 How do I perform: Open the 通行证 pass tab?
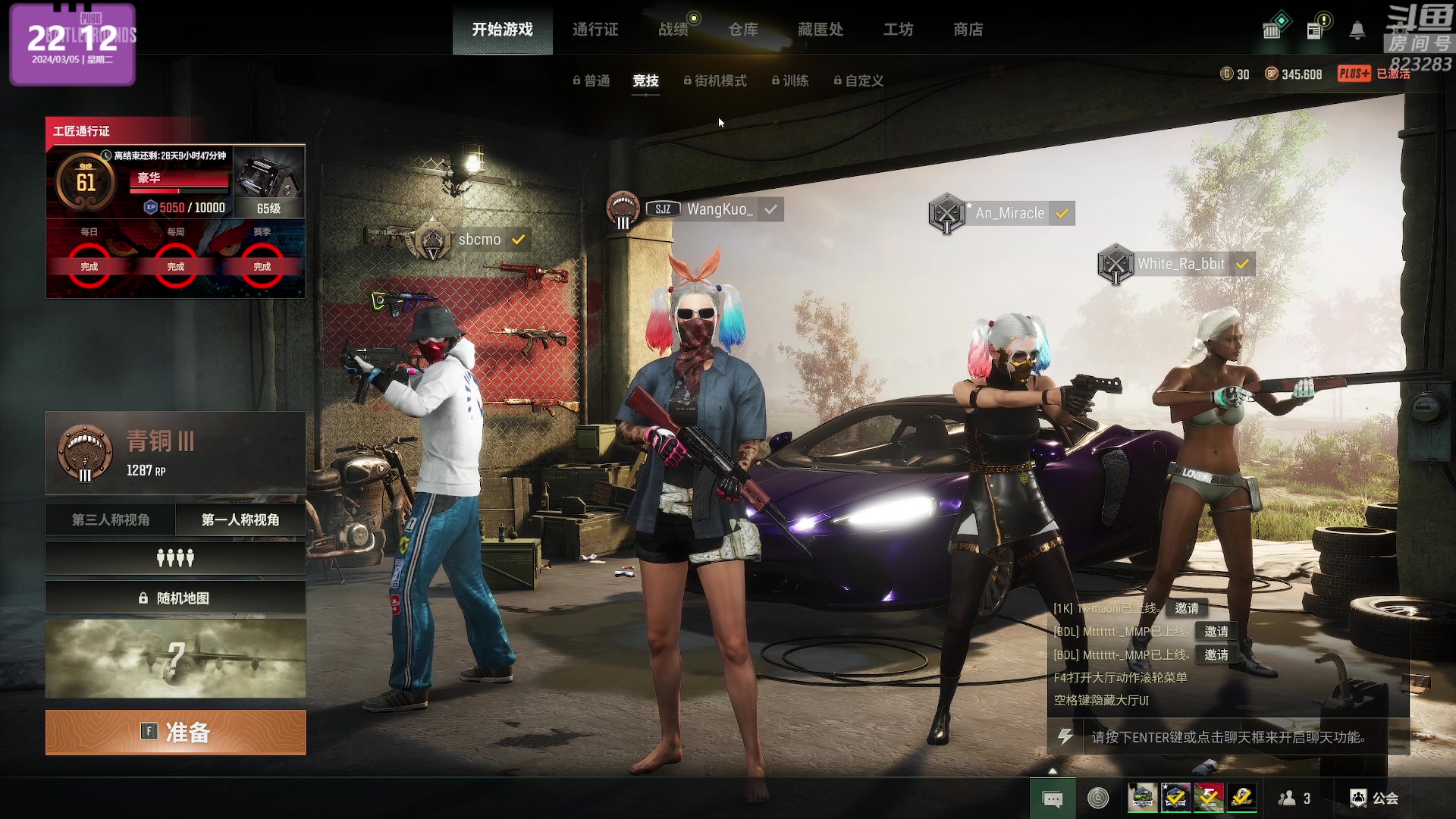coord(595,30)
